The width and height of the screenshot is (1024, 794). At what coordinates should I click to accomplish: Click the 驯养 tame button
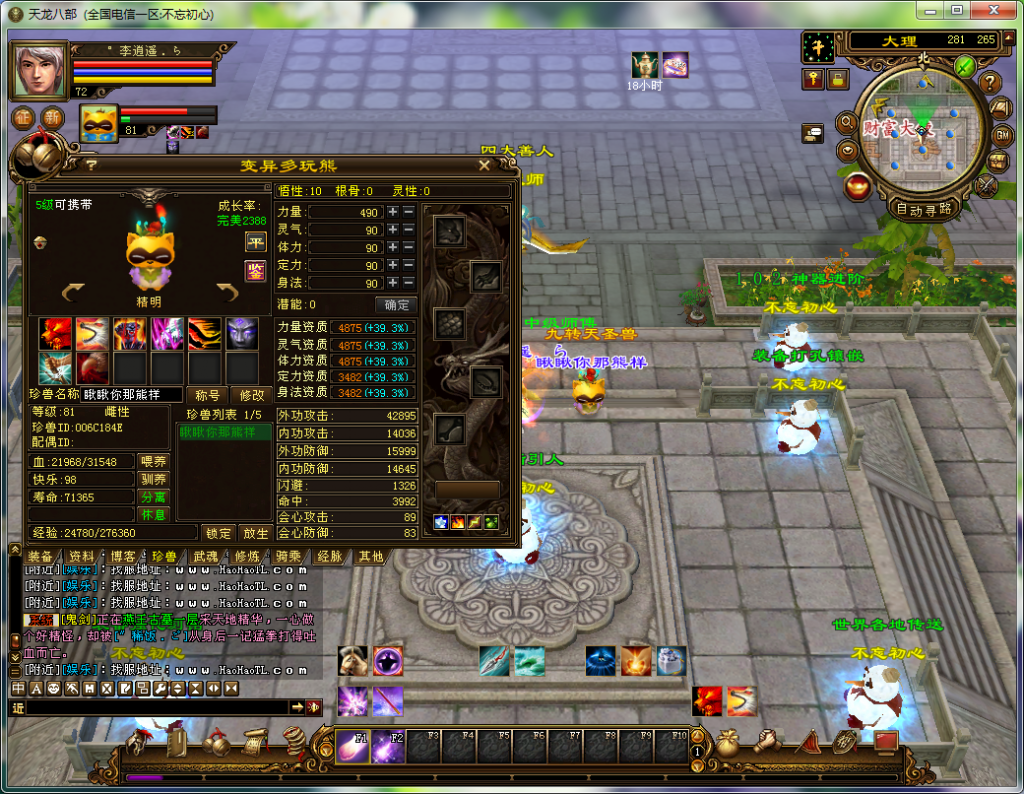coord(153,479)
